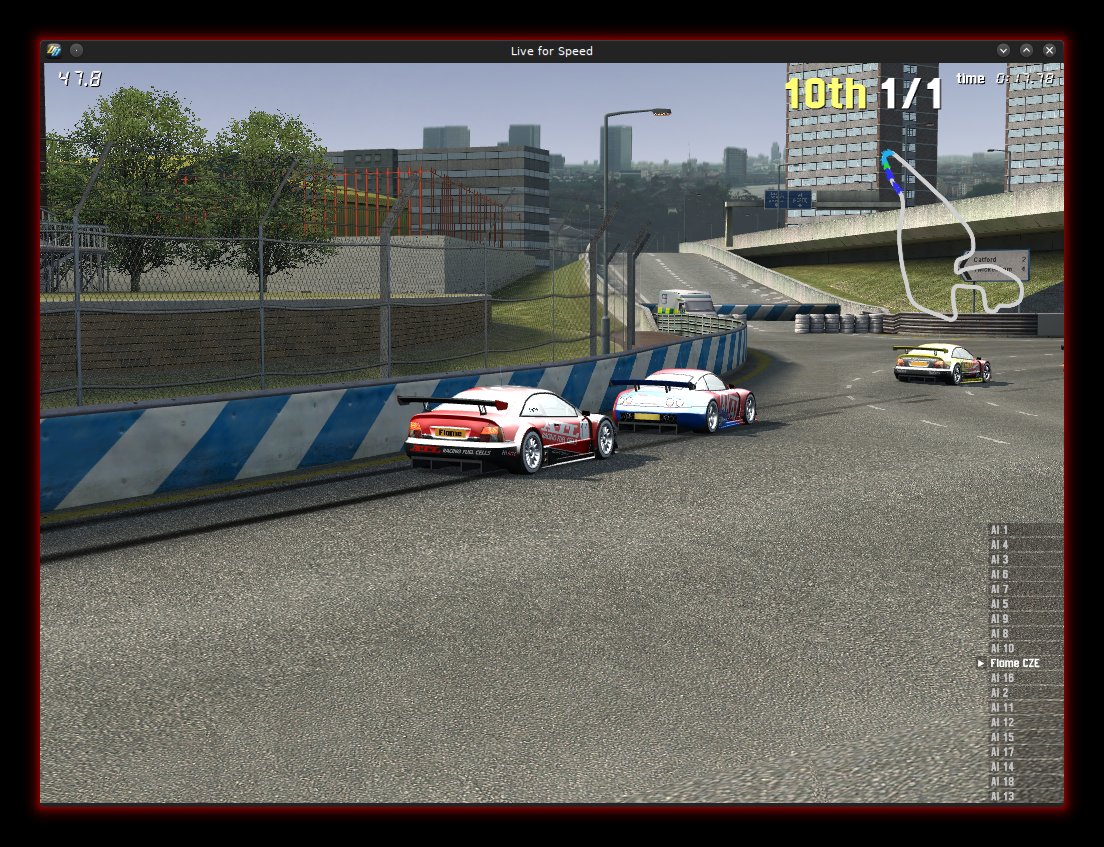
Task: Click AI 9 in the position list
Action: coord(1000,619)
